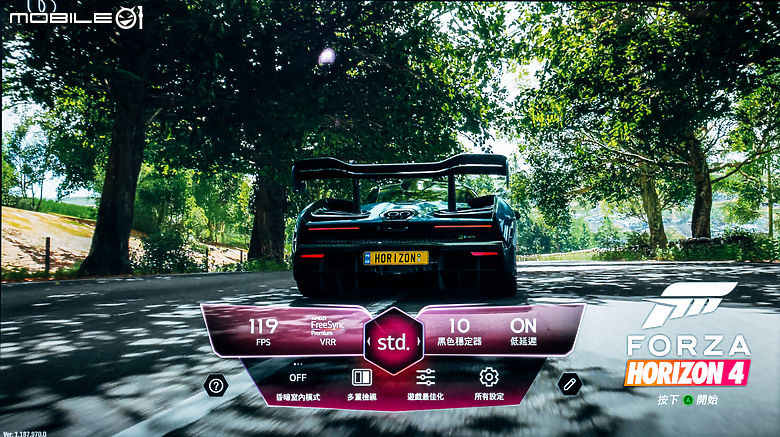
Task: Open the question mark help button
Action: 216,385
